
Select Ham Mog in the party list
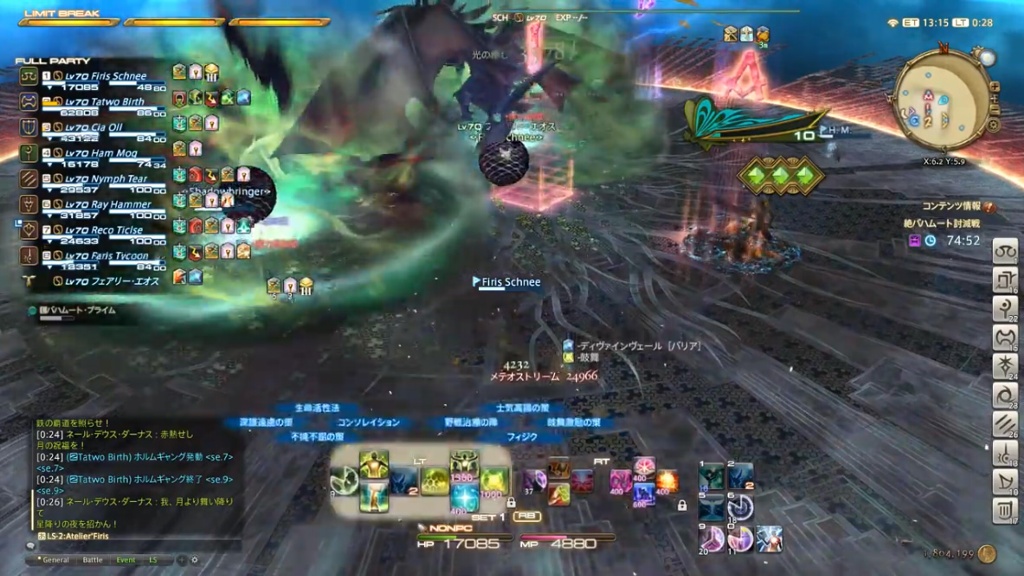[100, 154]
